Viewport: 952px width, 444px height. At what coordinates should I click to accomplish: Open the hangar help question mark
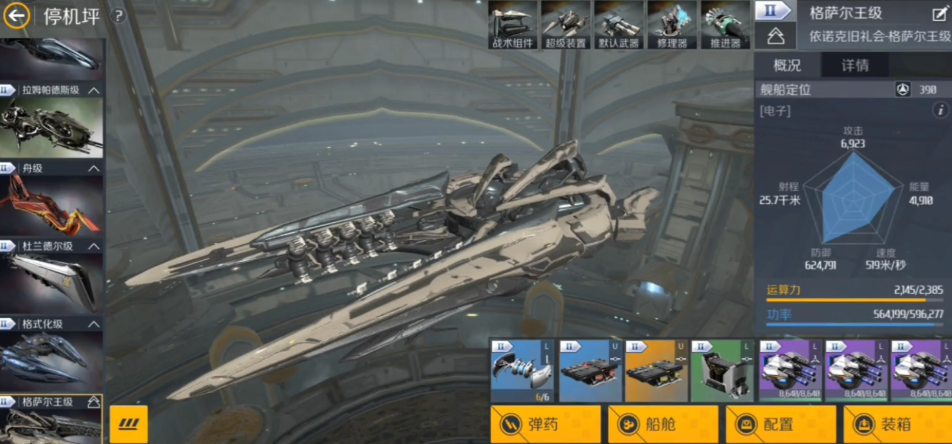[118, 16]
